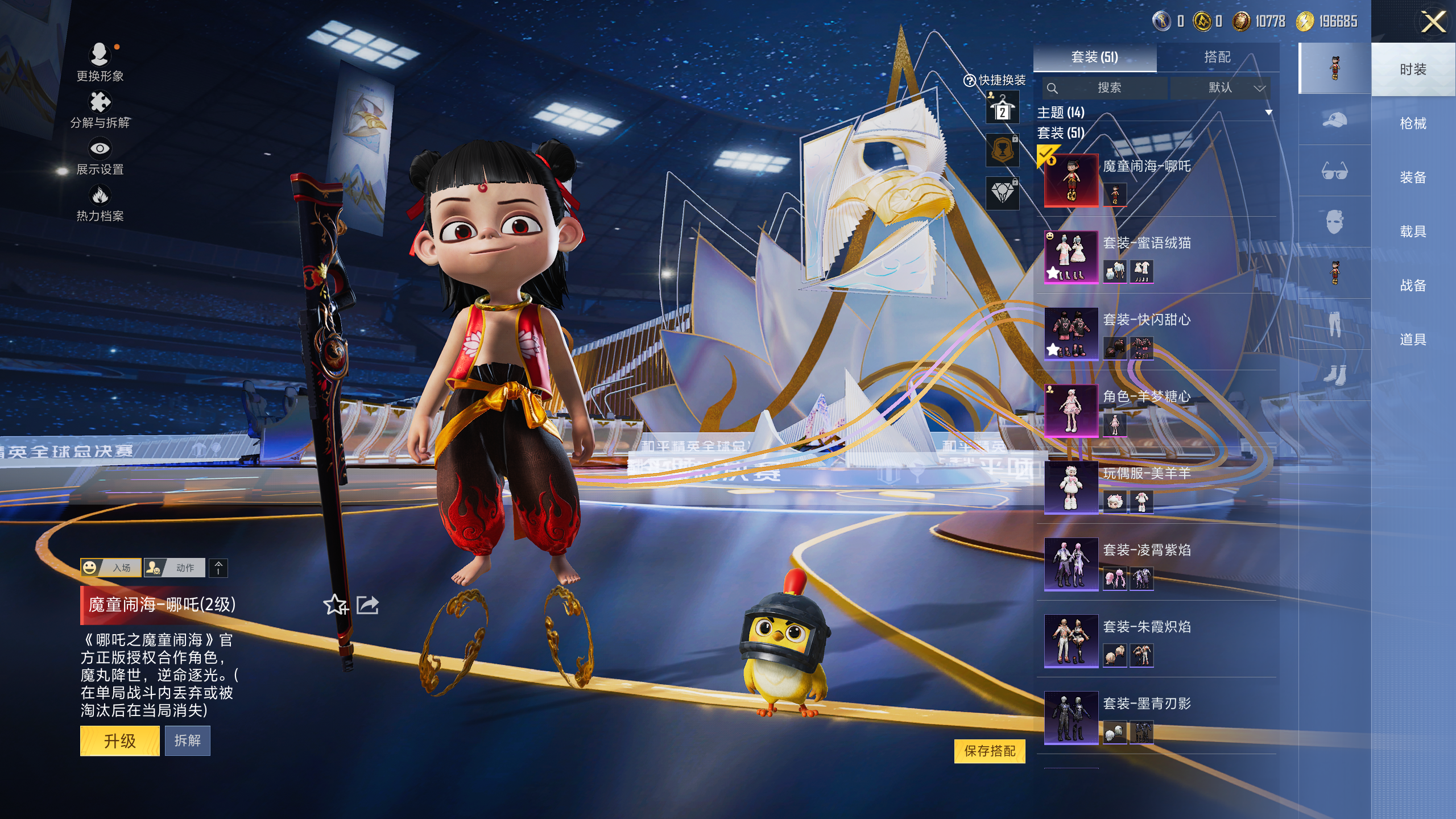Open the 热力档案 heat profile
The height and width of the screenshot is (819, 1456).
100,203
